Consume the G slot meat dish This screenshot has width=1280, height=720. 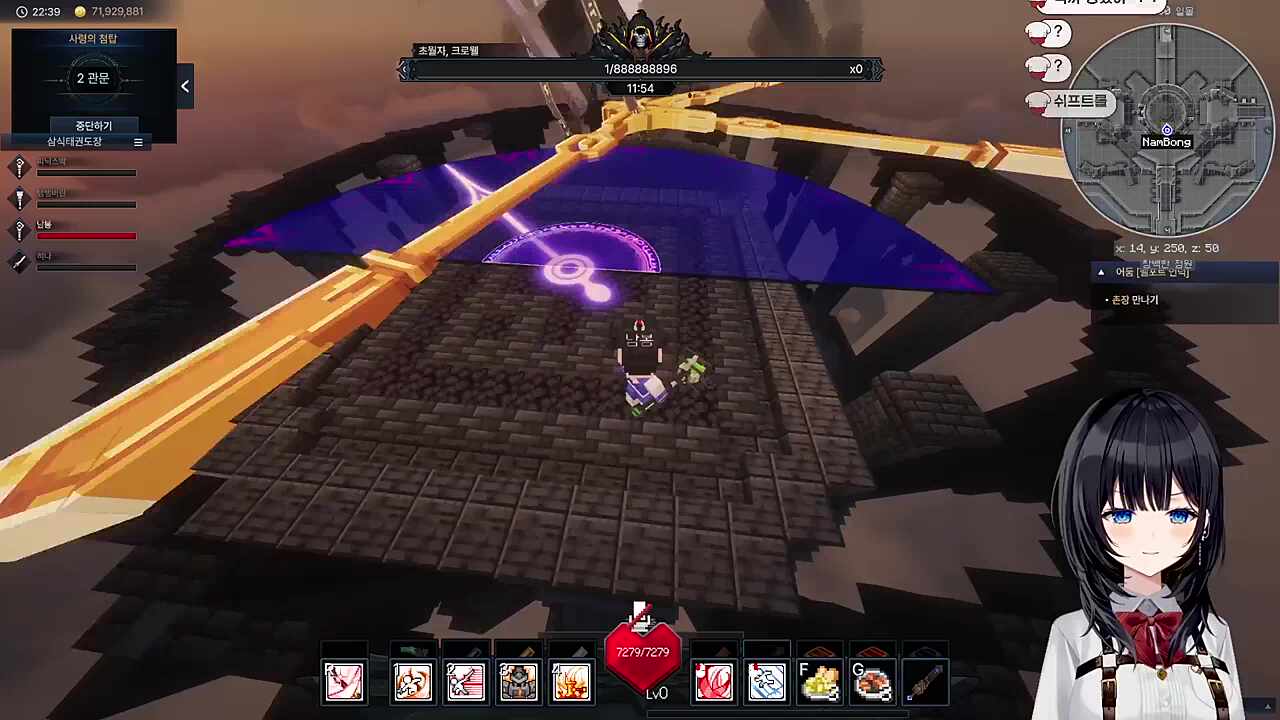click(x=873, y=682)
